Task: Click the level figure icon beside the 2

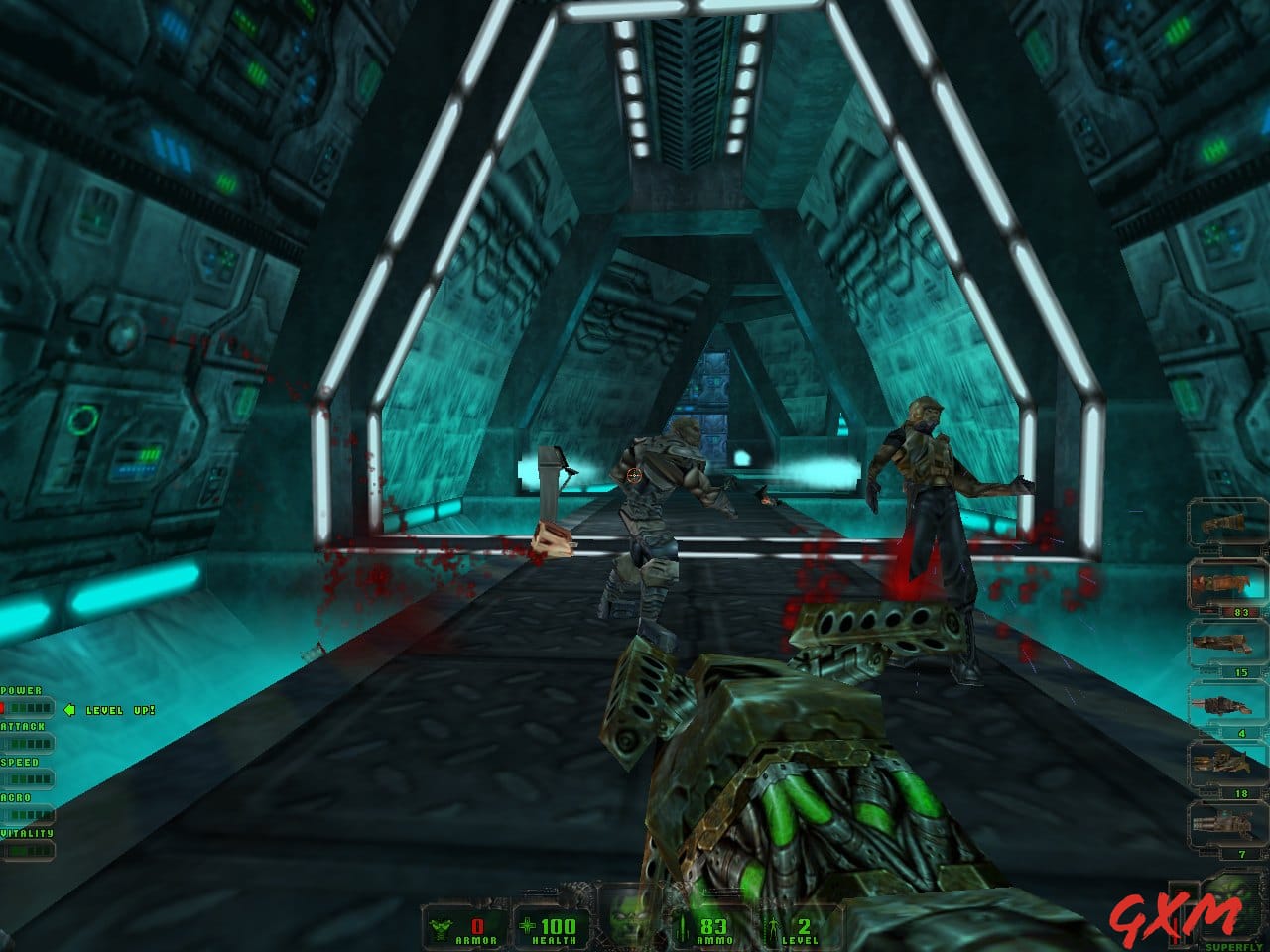Action: click(773, 928)
